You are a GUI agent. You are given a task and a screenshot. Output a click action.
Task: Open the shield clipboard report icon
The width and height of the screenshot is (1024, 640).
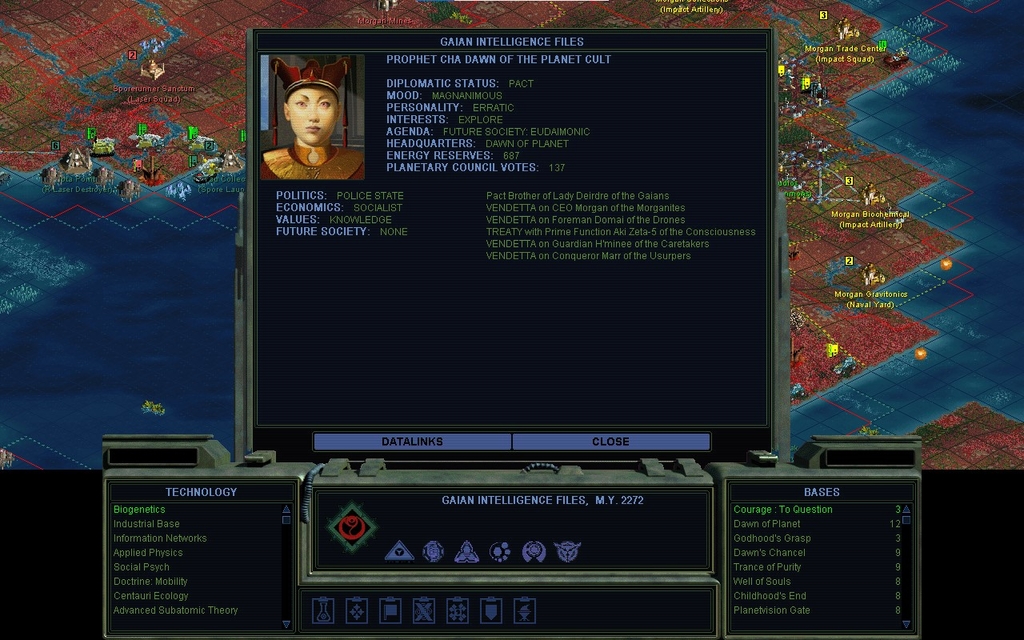tap(491, 610)
